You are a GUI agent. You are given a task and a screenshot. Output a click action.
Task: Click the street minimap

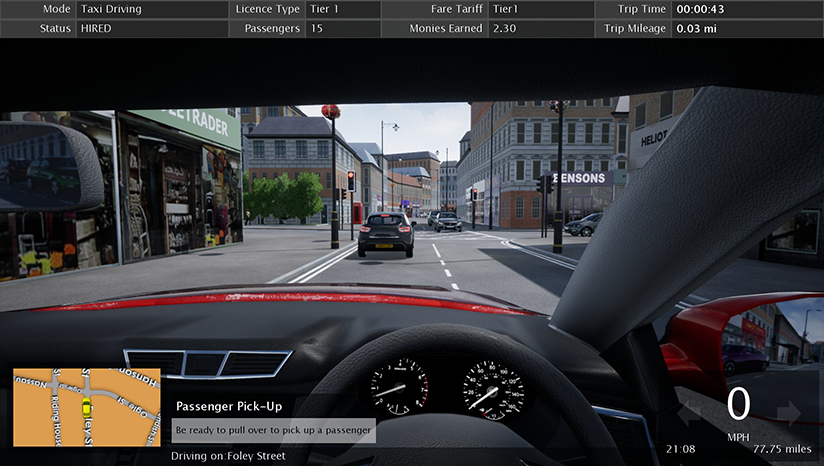coord(86,407)
